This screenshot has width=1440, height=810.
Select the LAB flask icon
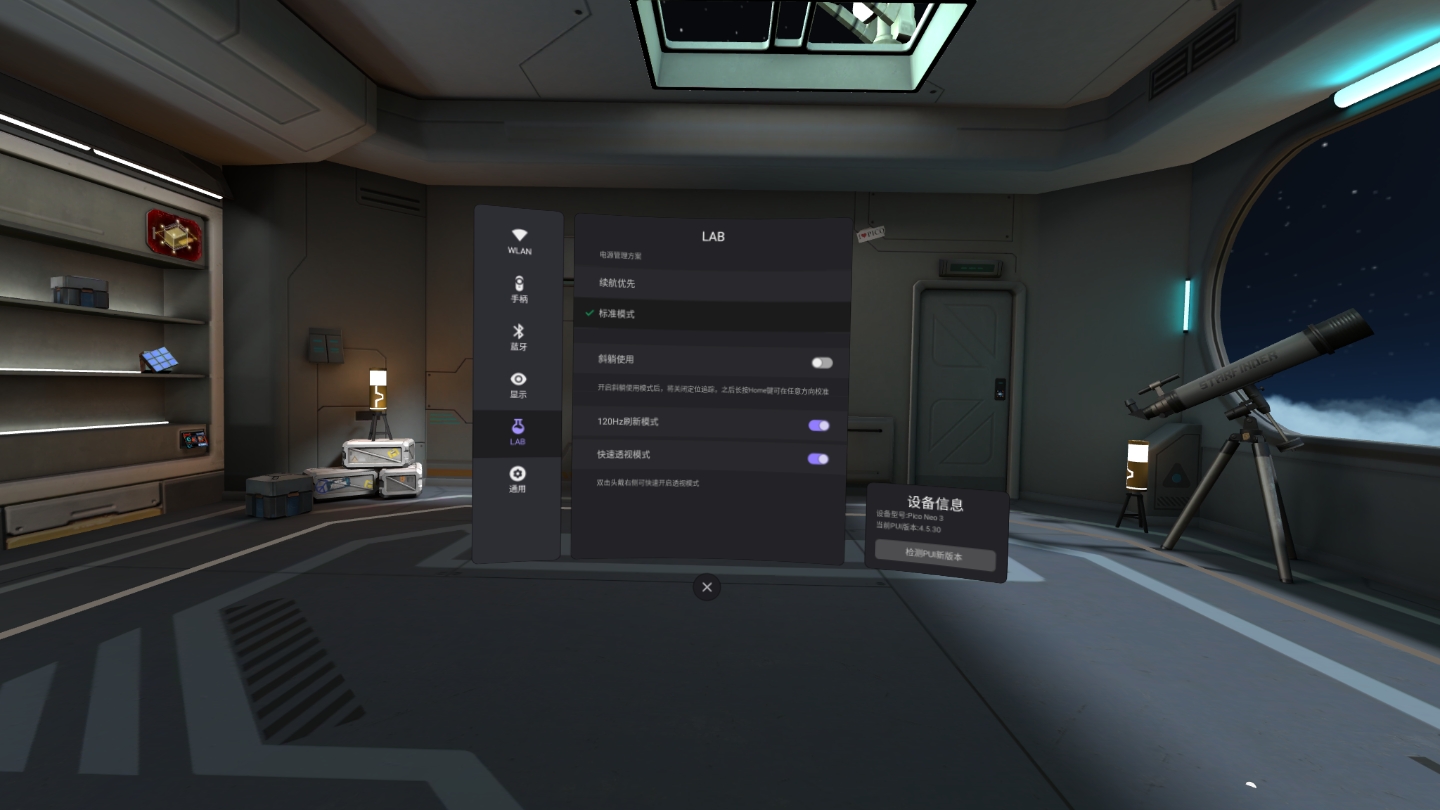click(518, 426)
